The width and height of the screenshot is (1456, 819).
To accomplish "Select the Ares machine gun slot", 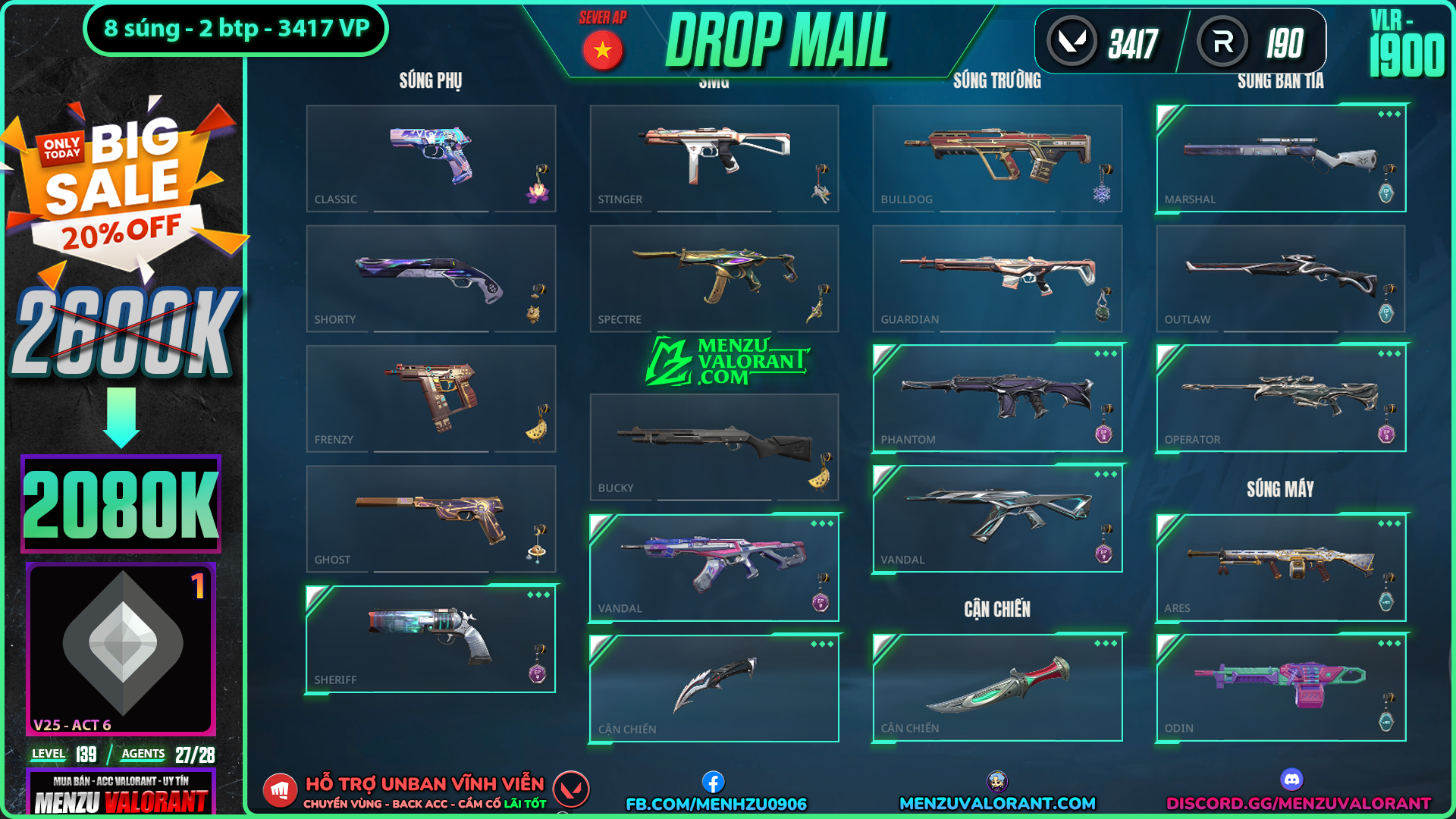I will click(x=1281, y=567).
